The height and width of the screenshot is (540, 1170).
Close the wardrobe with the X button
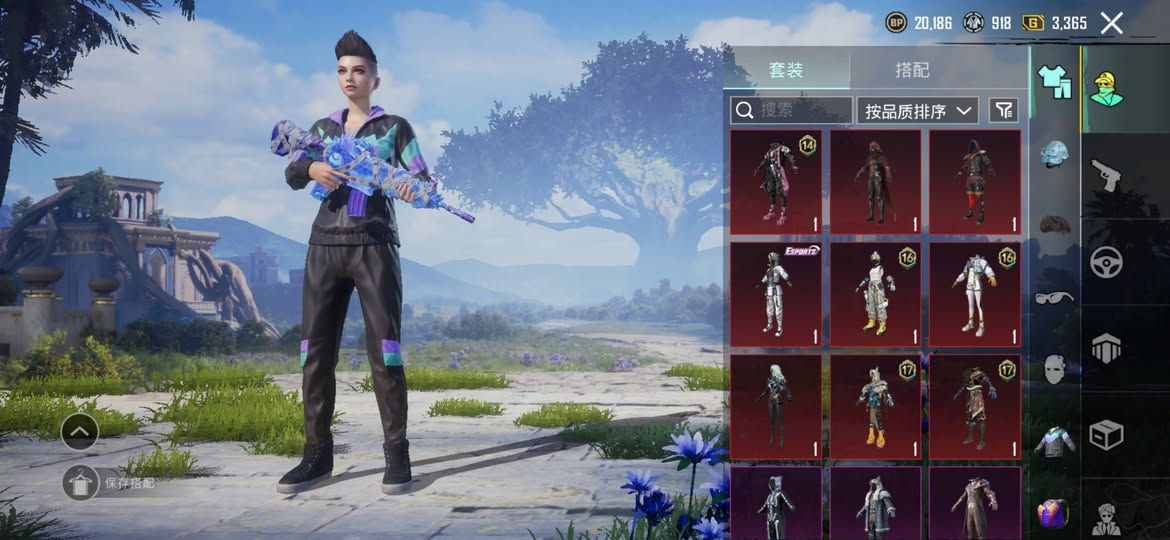(x=1111, y=23)
